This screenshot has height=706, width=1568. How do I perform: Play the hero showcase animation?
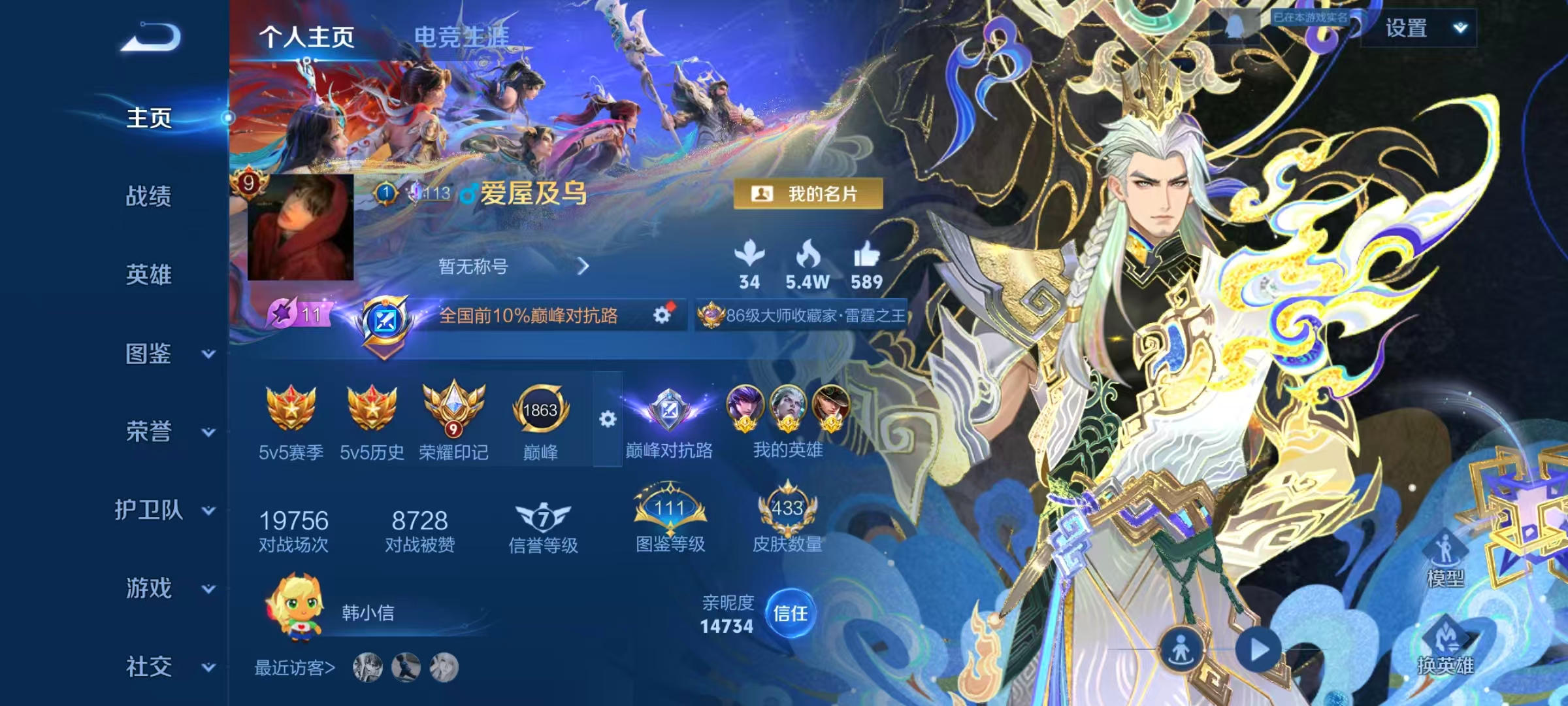1258,650
